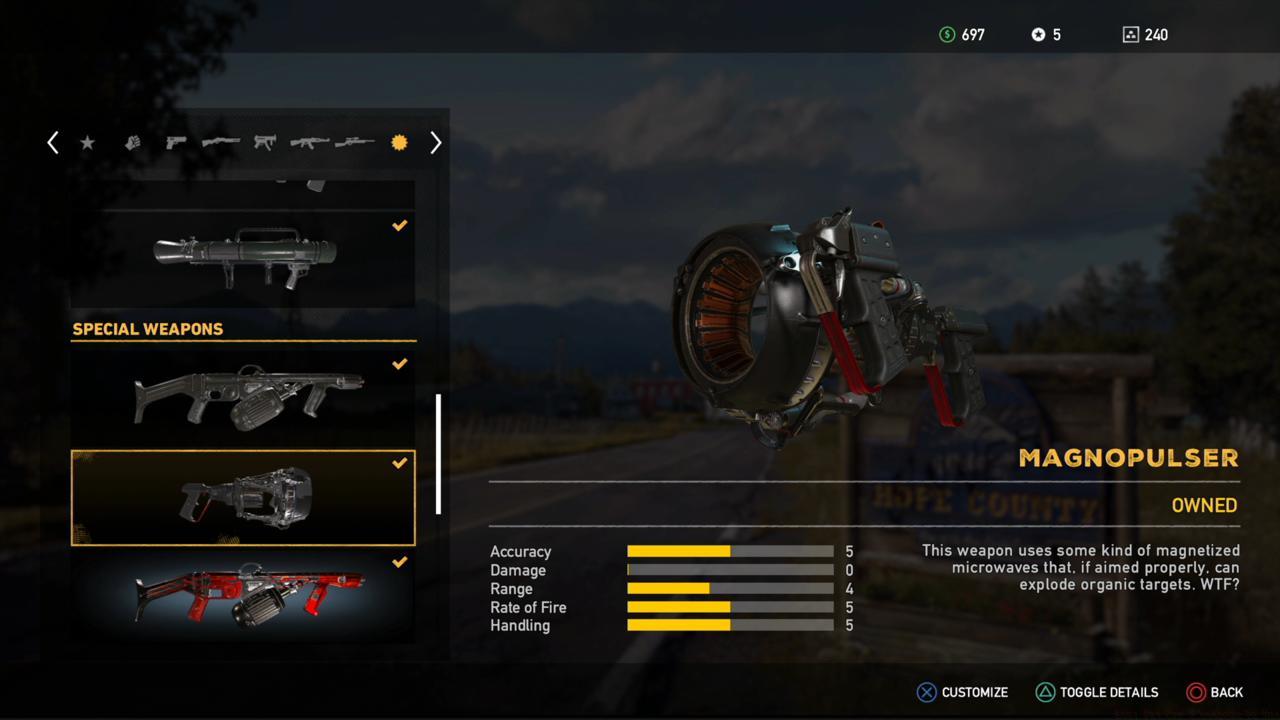Open Customize for the Magnopulser
1280x720 pixels.
pyautogui.click(x=962, y=692)
